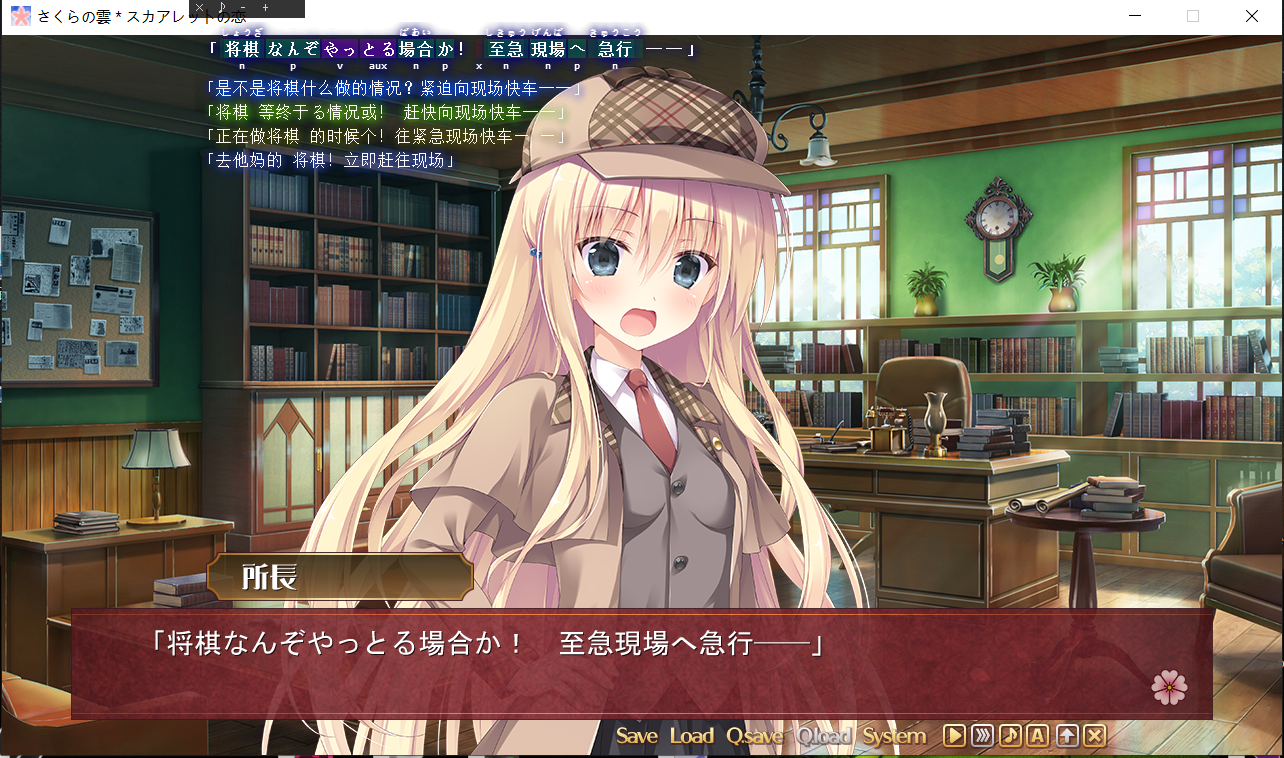
Task: Click the music note voice button
Action: [x=1010, y=737]
